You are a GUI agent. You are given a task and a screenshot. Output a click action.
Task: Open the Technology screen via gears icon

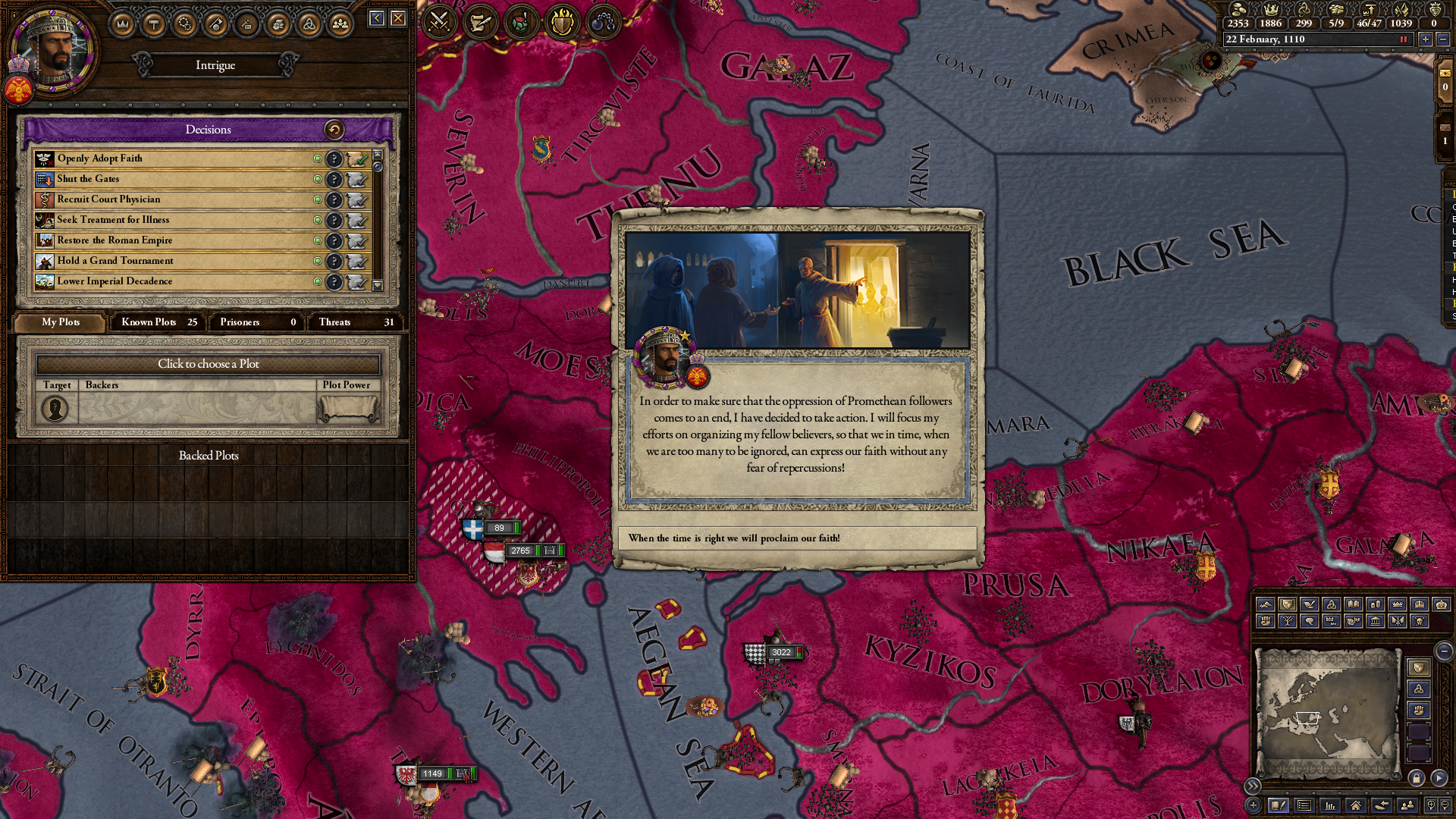pos(184,21)
